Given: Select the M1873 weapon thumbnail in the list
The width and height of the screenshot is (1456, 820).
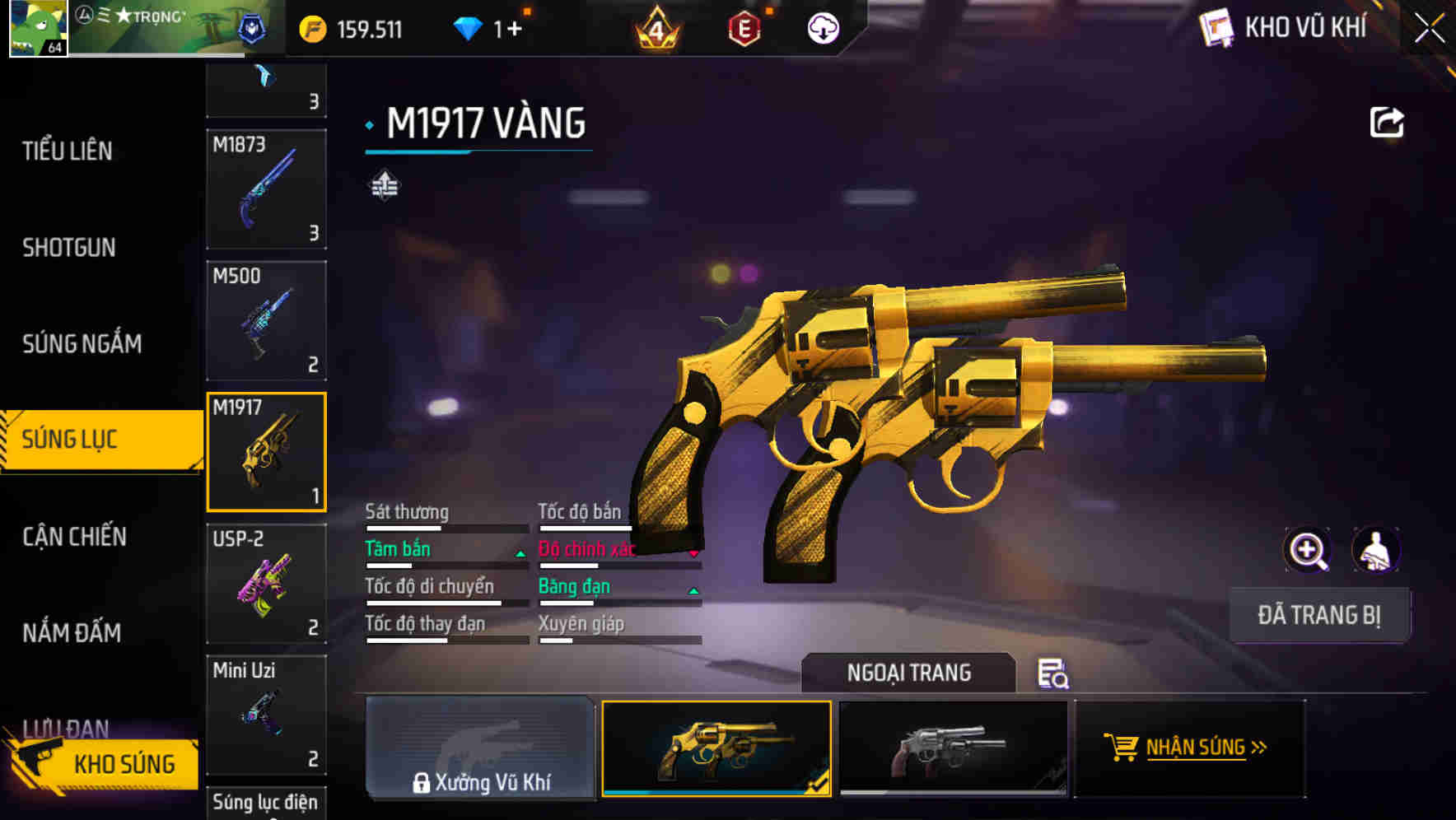Looking at the screenshot, I should click(265, 190).
